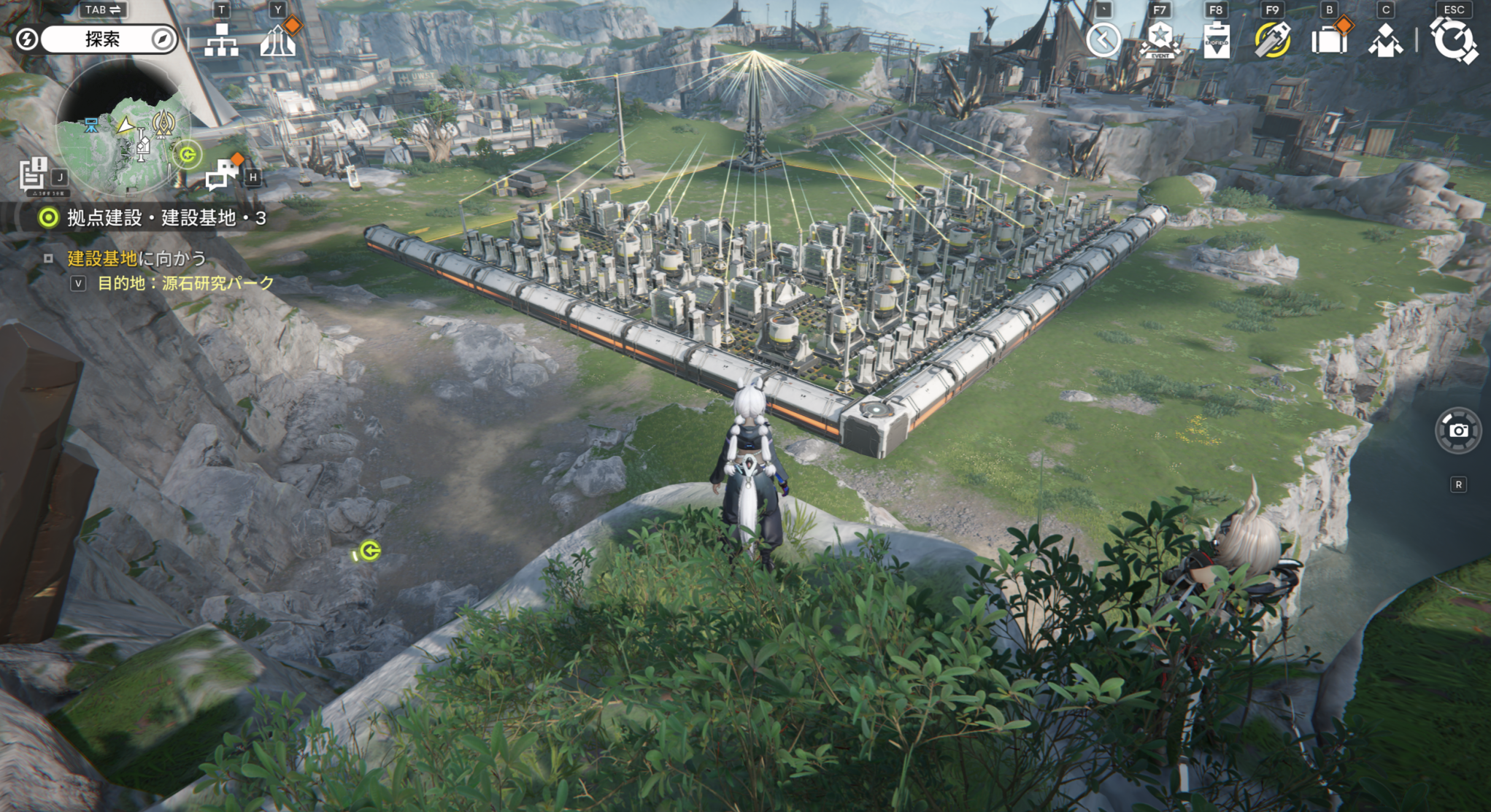Open the yellow-ringed ticket gacha icon
This screenshot has width=1491, height=812.
click(1272, 39)
